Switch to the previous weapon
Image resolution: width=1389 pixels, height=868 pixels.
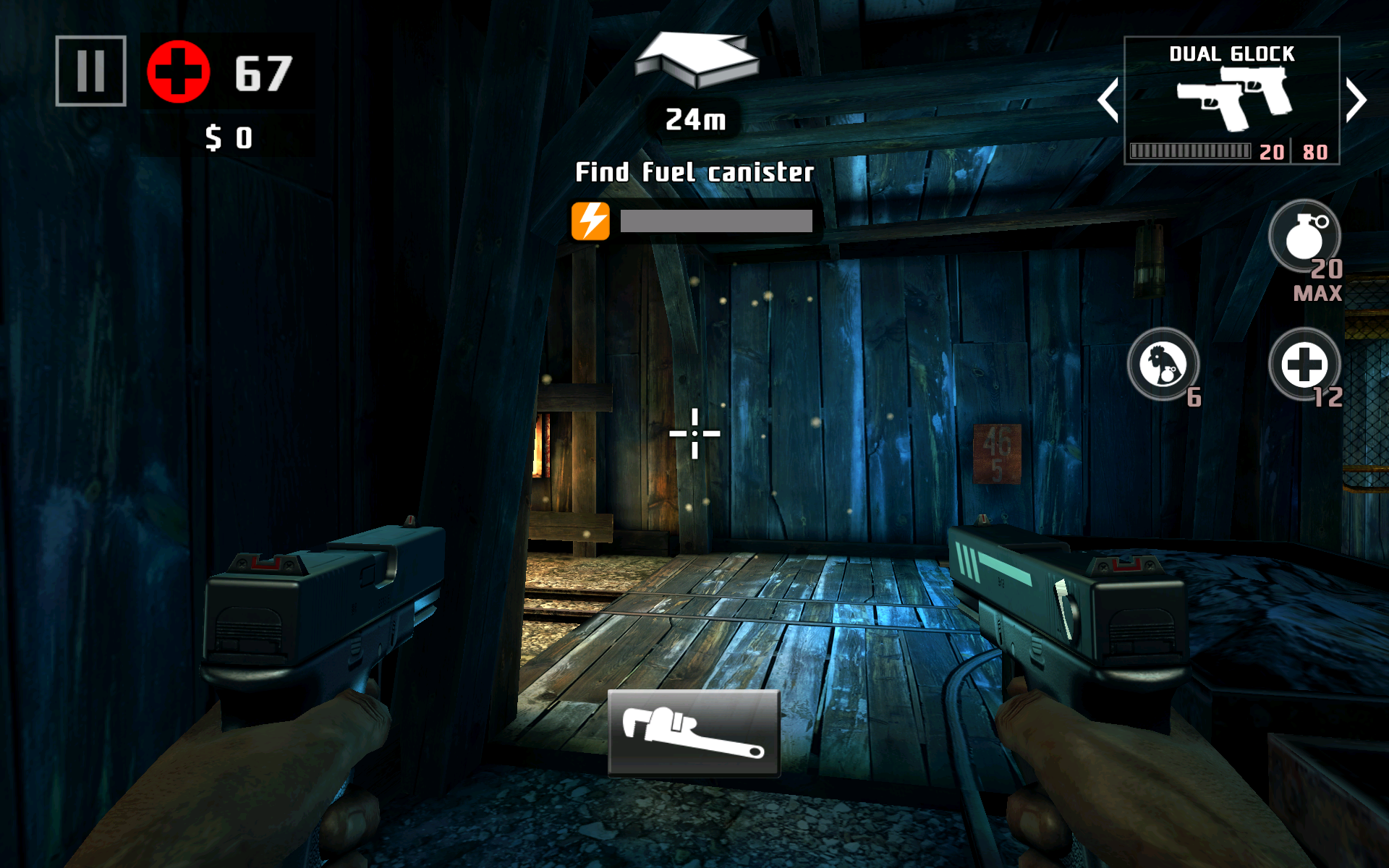(x=1108, y=100)
